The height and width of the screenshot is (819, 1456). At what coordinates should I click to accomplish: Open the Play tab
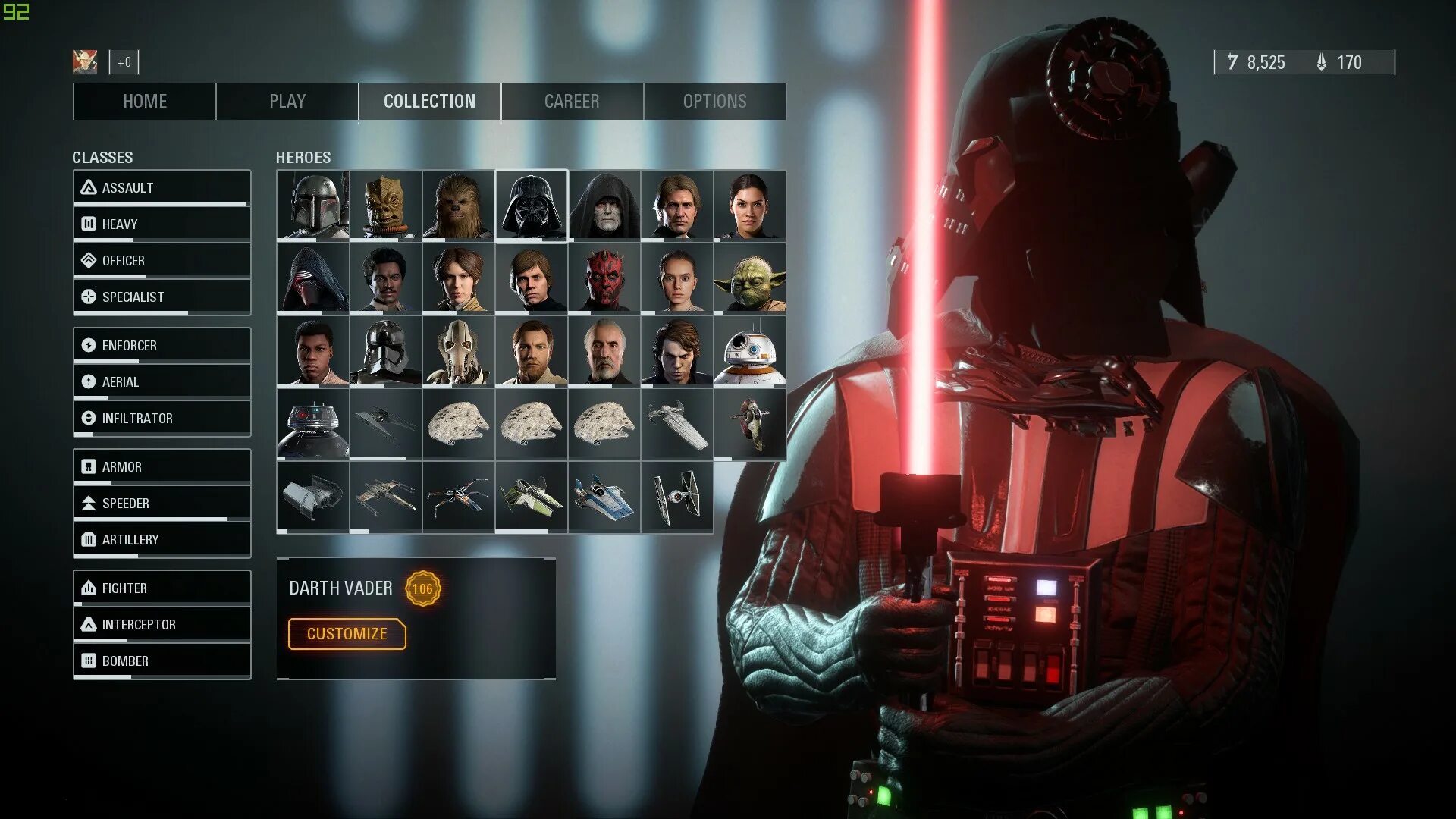[x=287, y=102]
